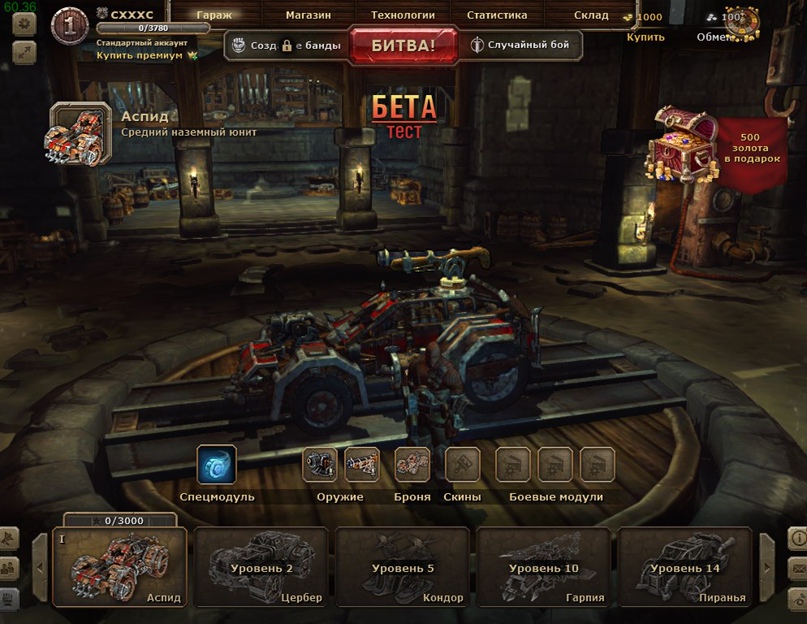Go to the Склад tab
Image resolution: width=807 pixels, height=624 pixels.
point(591,16)
